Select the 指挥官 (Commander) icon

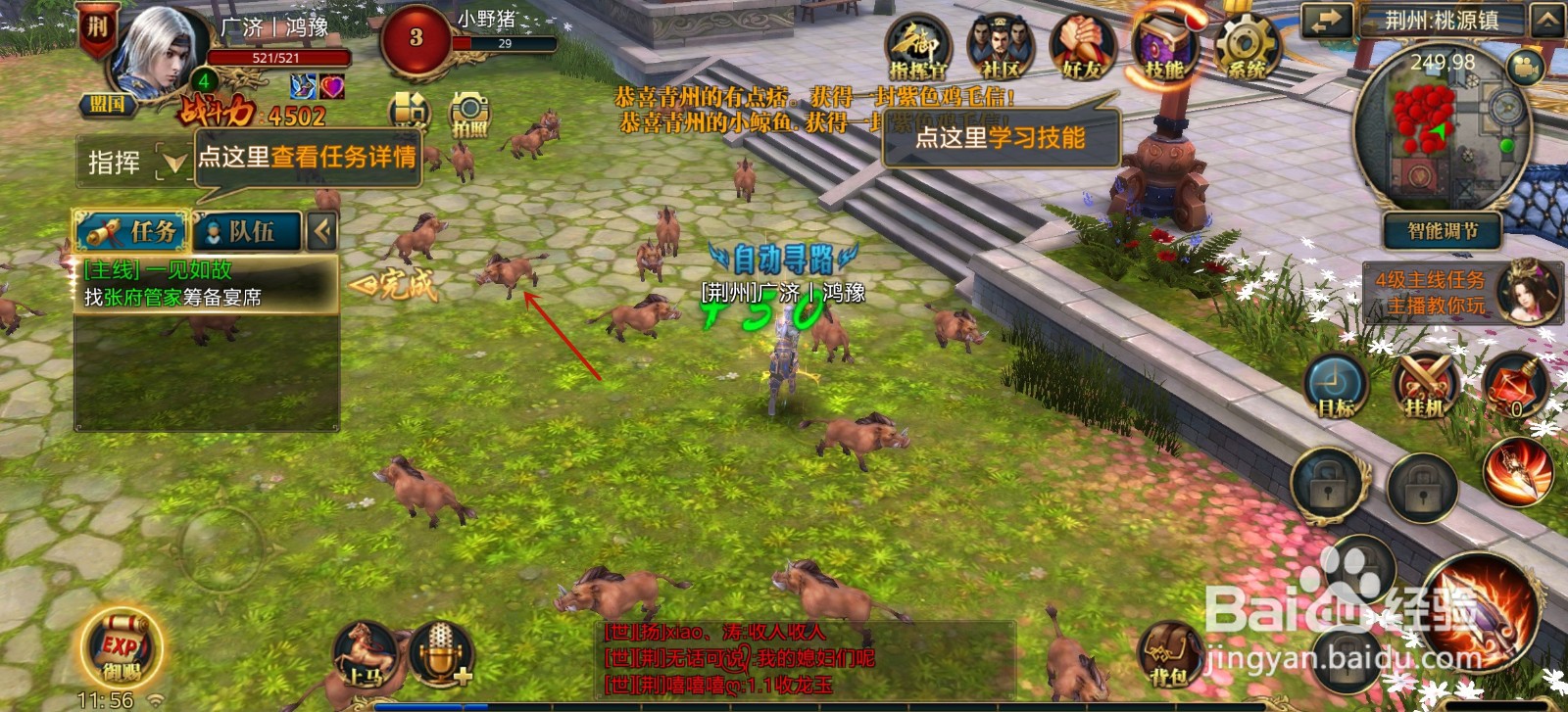[x=917, y=44]
